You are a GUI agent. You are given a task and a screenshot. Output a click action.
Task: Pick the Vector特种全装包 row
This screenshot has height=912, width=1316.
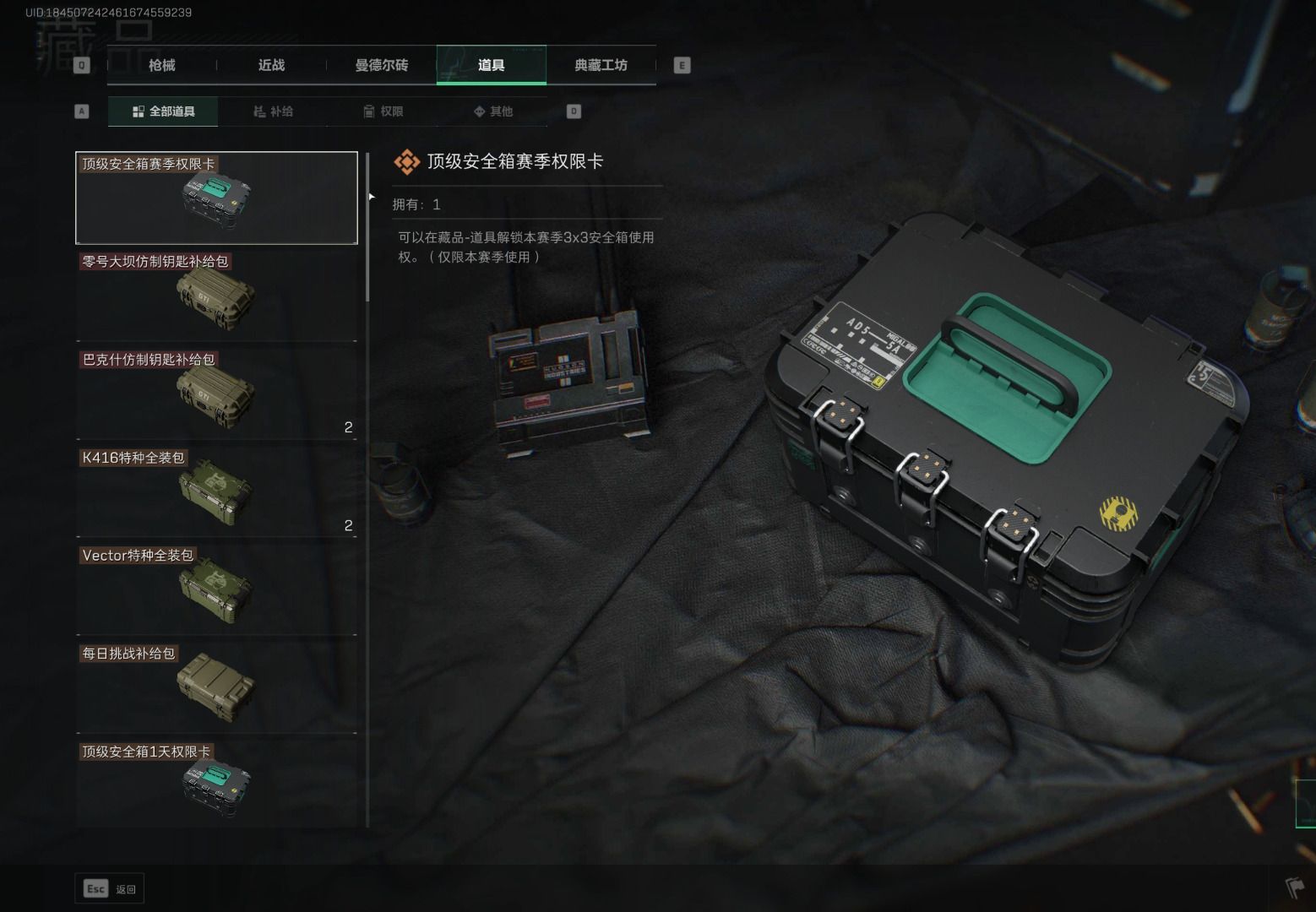[216, 590]
